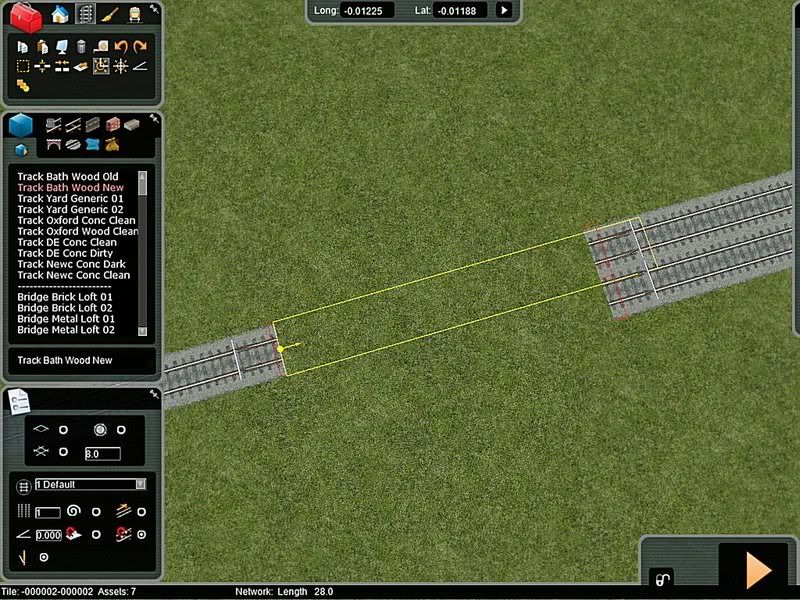Viewport: 800px width, 600px height.
Task: Choose the gradient angle line tool
Action: pos(139,66)
